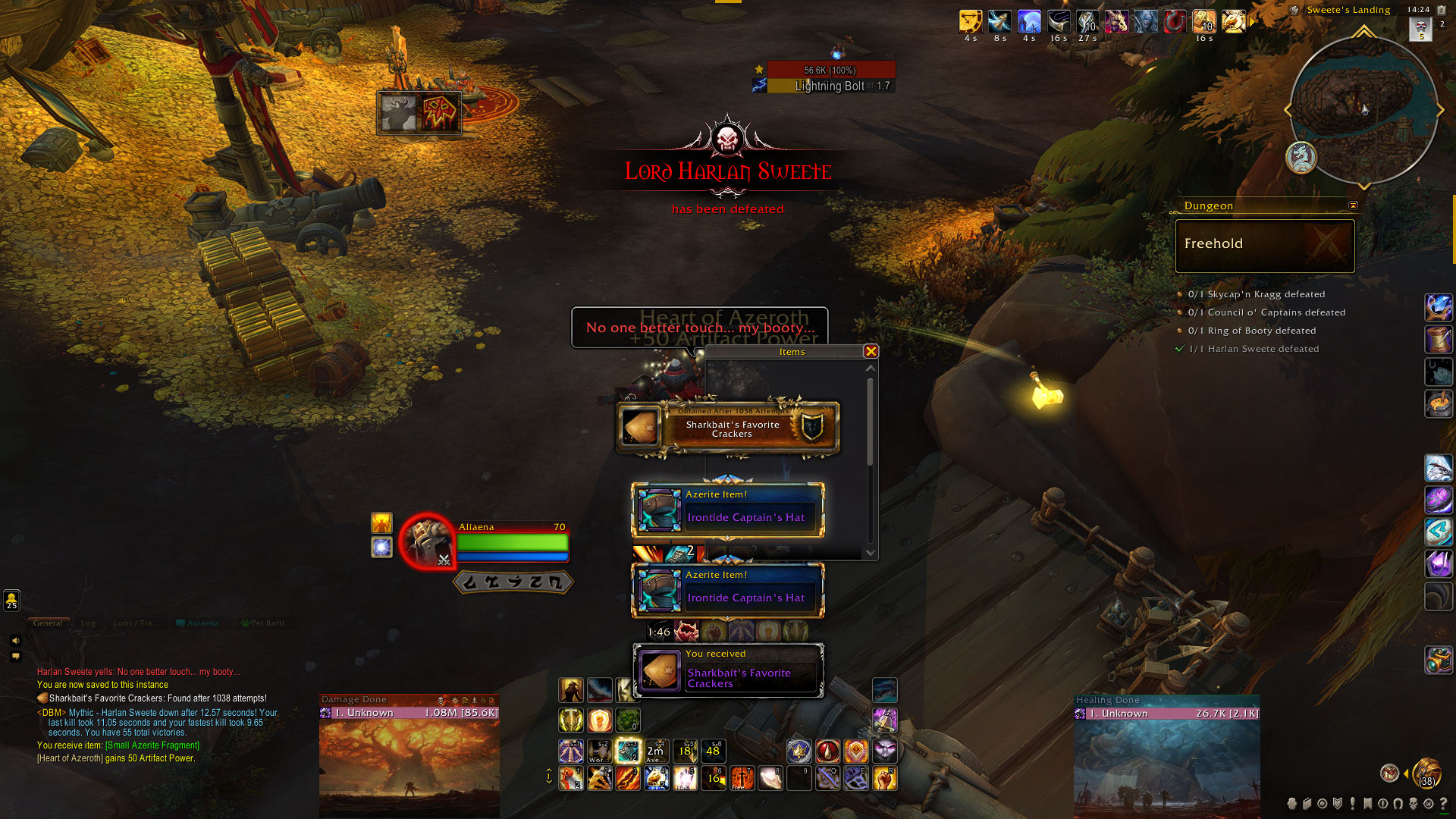This screenshot has height=819, width=1456.
Task: Switch to the Loot / Trade chat tab
Action: (x=136, y=623)
